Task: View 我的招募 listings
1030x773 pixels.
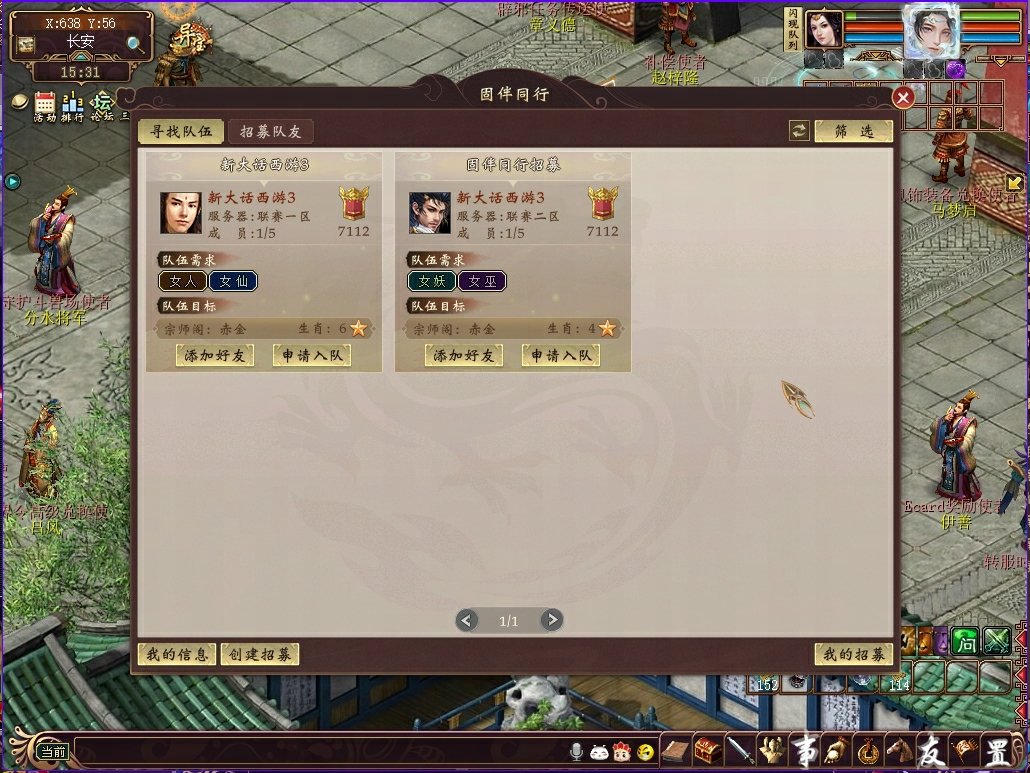Action: pos(853,654)
